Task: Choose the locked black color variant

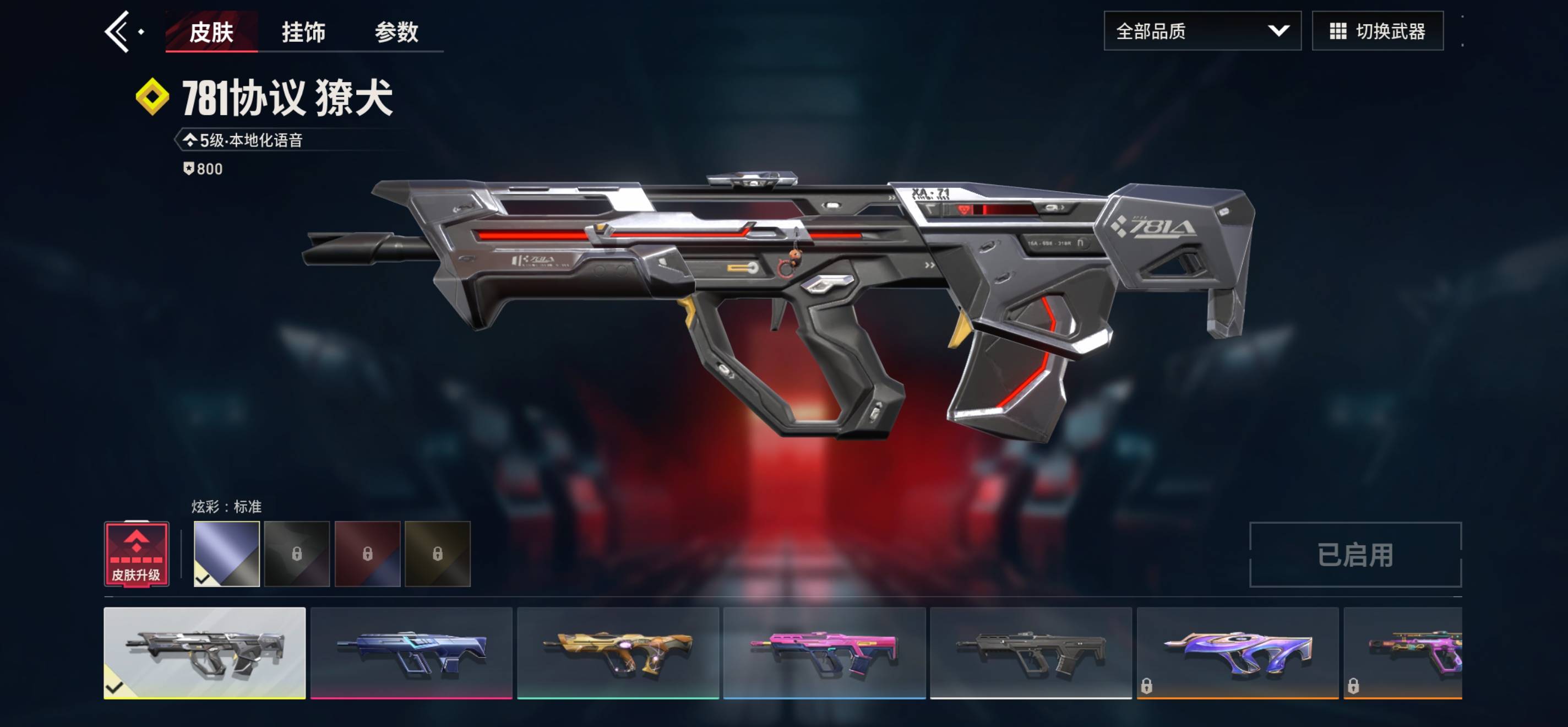Action: click(x=297, y=554)
